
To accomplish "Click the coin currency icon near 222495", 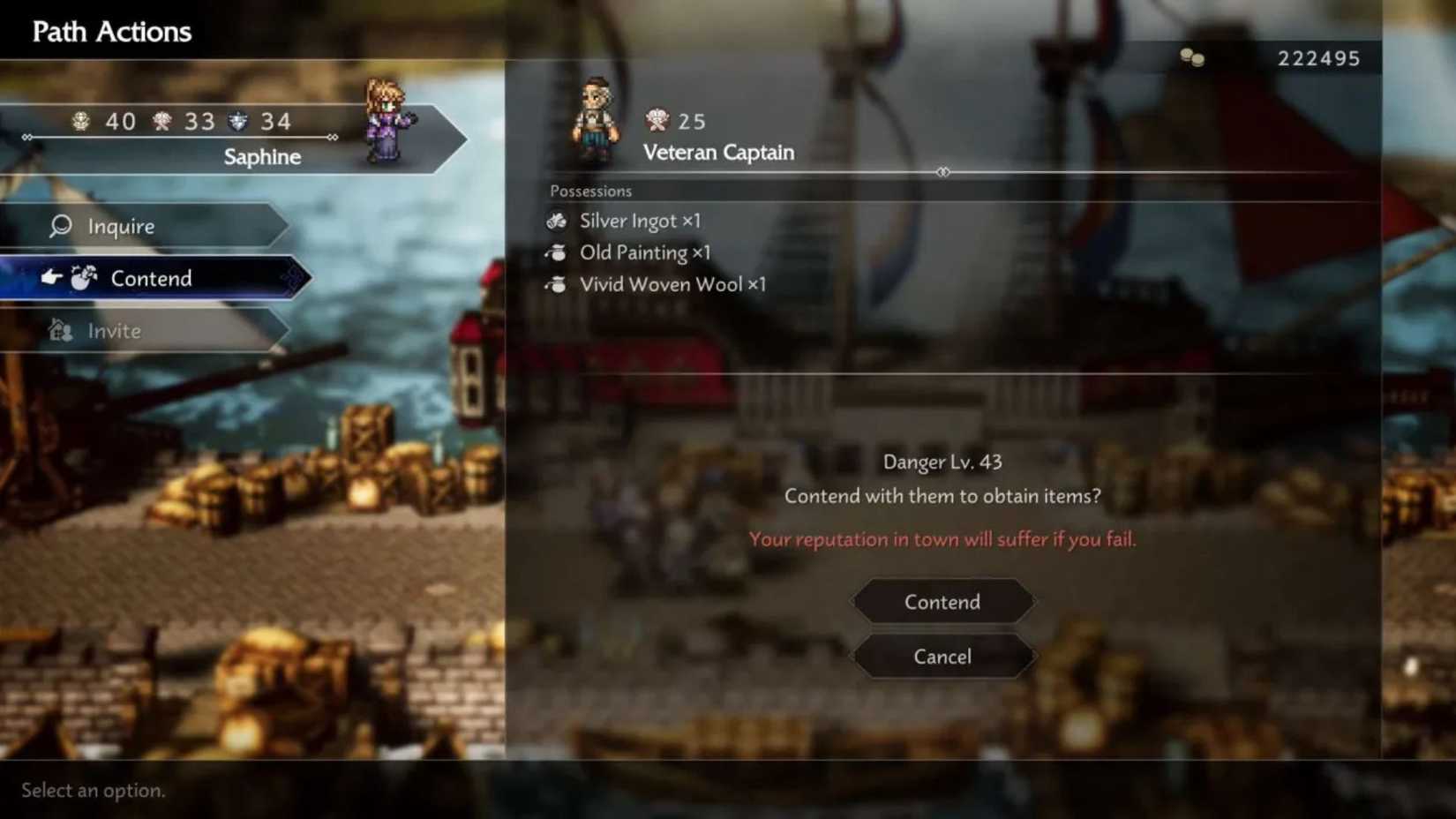I will coord(1192,58).
